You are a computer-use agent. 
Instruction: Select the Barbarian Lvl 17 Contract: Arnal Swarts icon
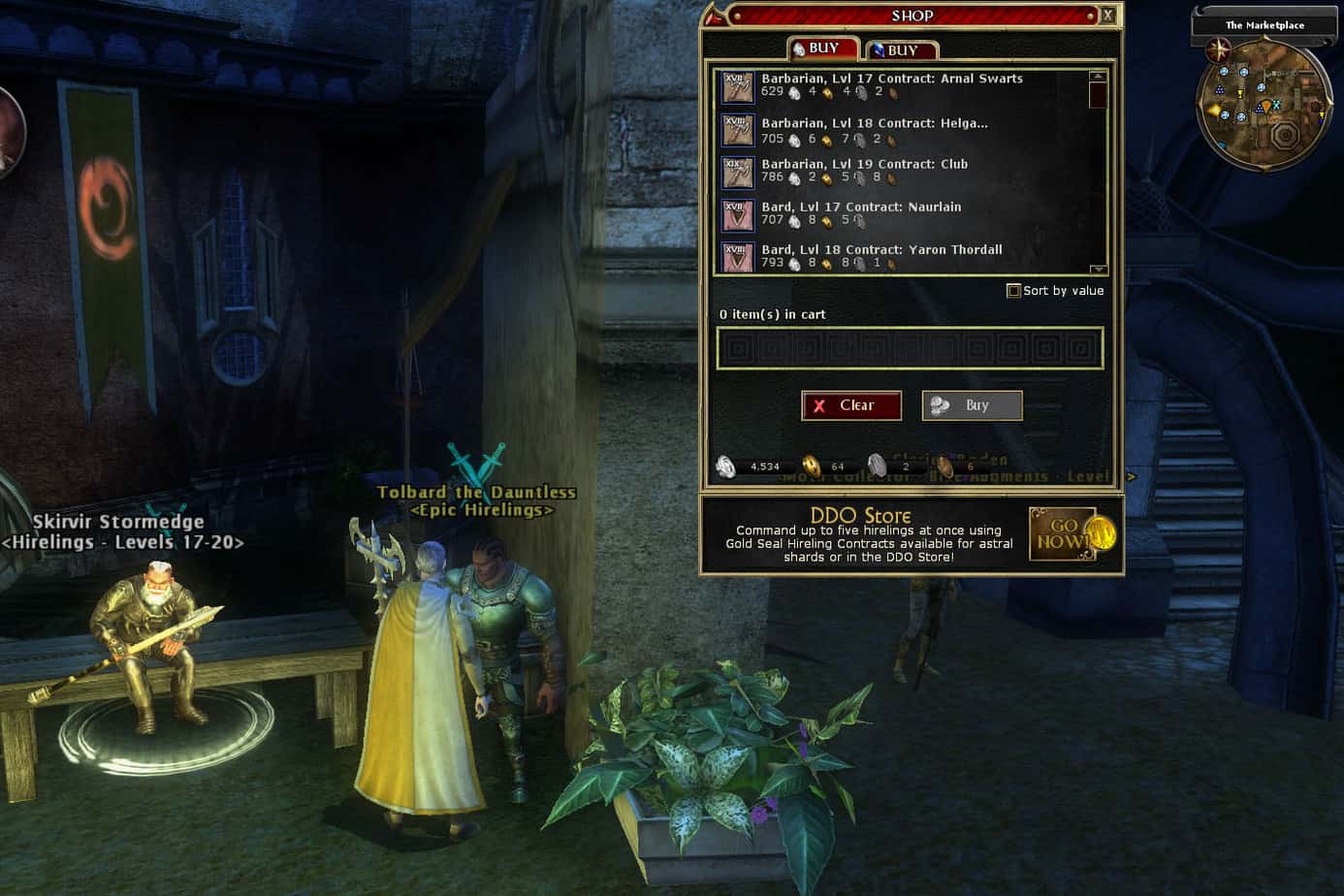point(737,87)
